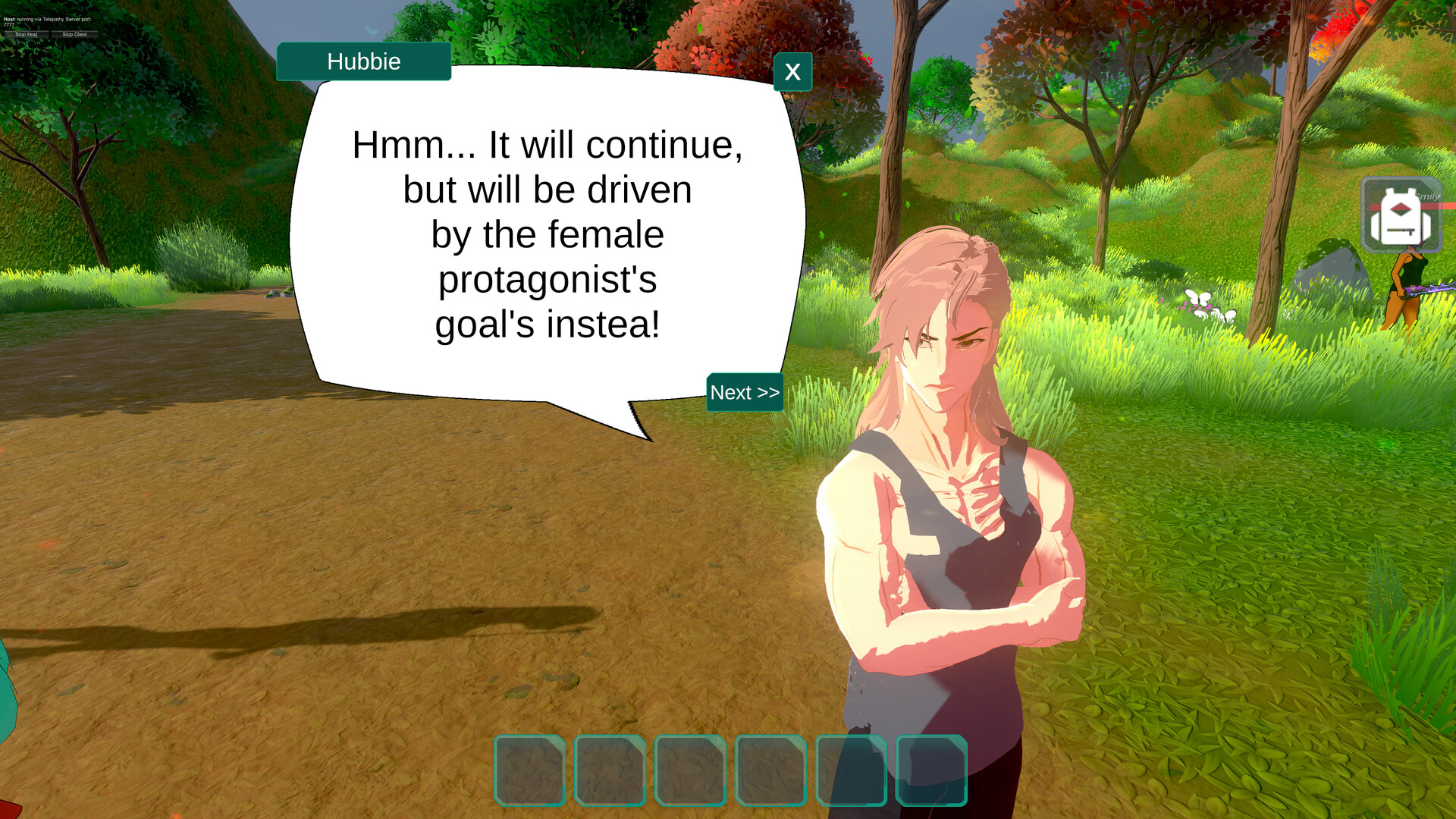Open Emily's backpack inventory icon
This screenshot has height=819, width=1456.
(x=1400, y=215)
